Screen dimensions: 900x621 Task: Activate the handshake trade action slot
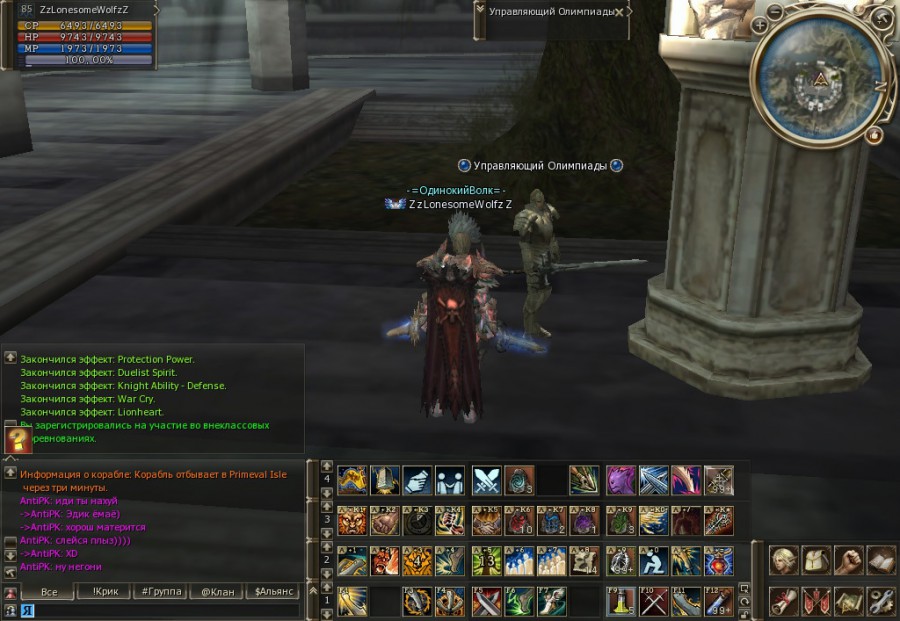pyautogui.click(x=417, y=481)
